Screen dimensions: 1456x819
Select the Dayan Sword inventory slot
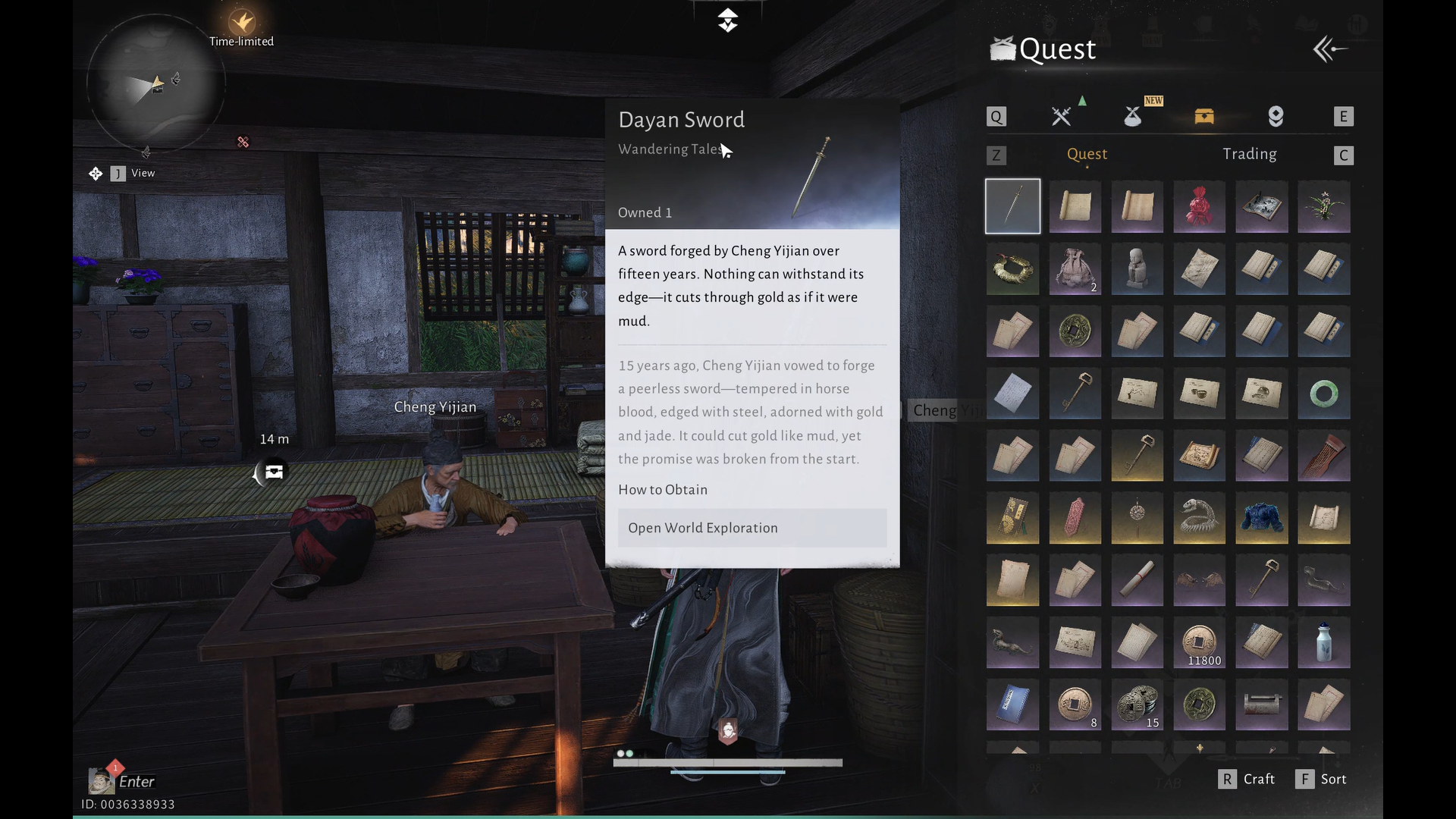pos(1012,206)
